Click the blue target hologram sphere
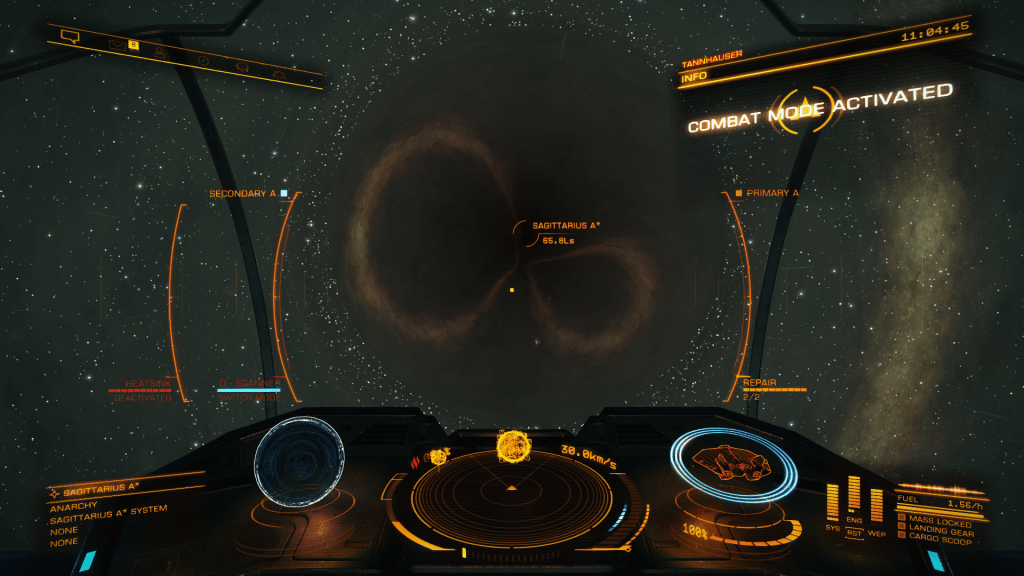Screen dimensions: 1024x576 tap(299, 462)
